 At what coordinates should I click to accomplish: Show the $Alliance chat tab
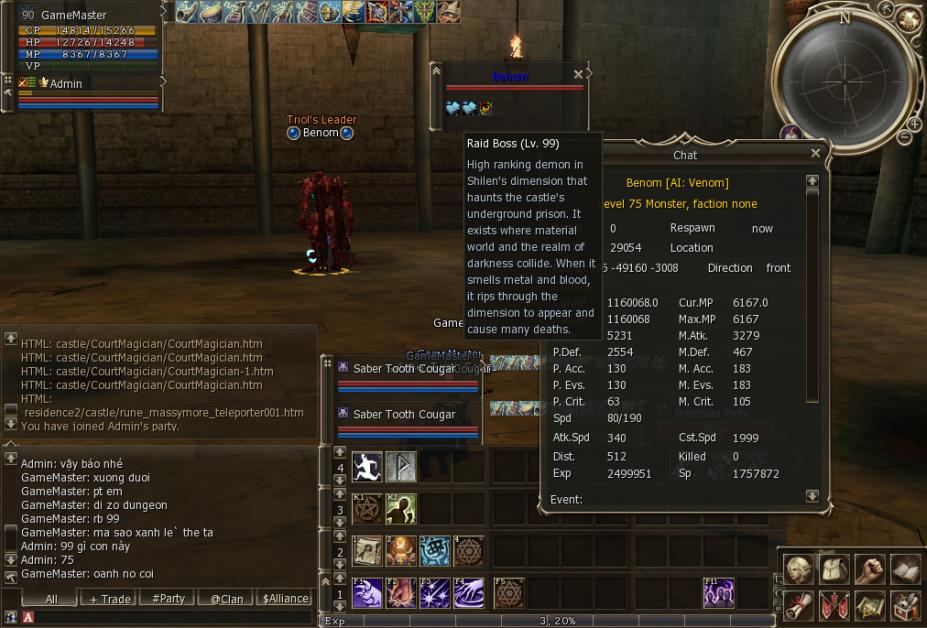pos(285,598)
